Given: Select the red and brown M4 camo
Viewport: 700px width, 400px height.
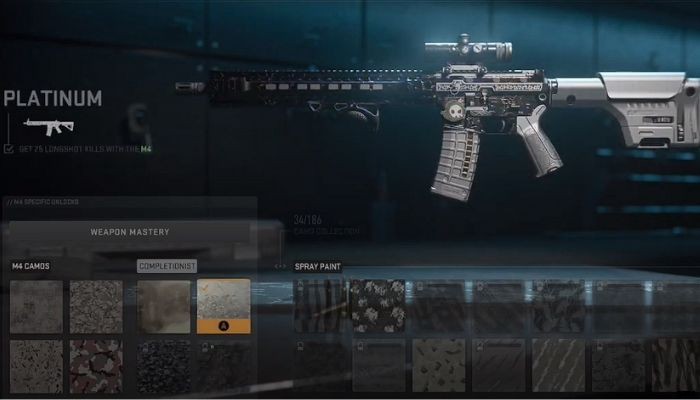Looking at the screenshot, I should click(96, 365).
